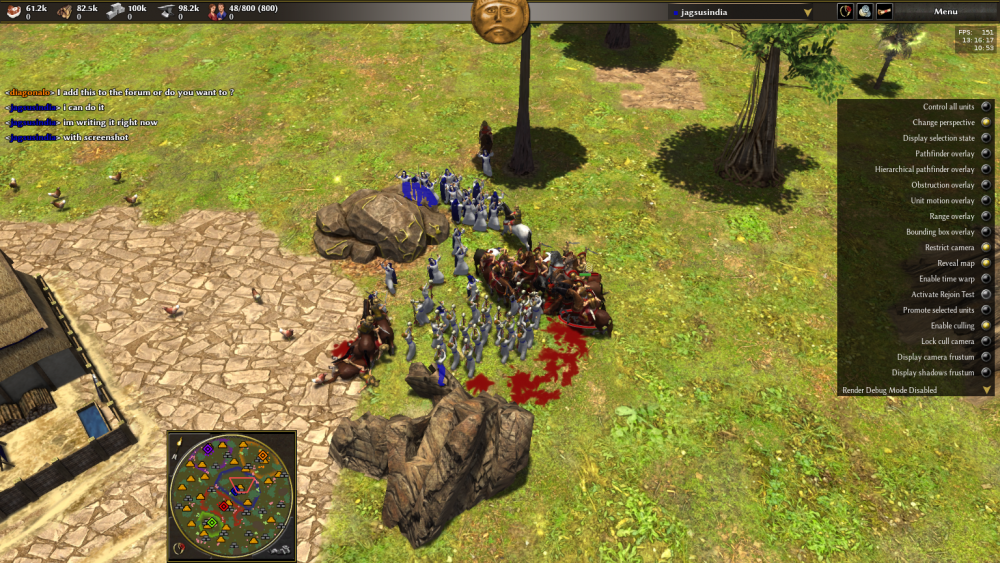Toggle Control all units
The height and width of the screenshot is (563, 1000).
click(x=986, y=107)
